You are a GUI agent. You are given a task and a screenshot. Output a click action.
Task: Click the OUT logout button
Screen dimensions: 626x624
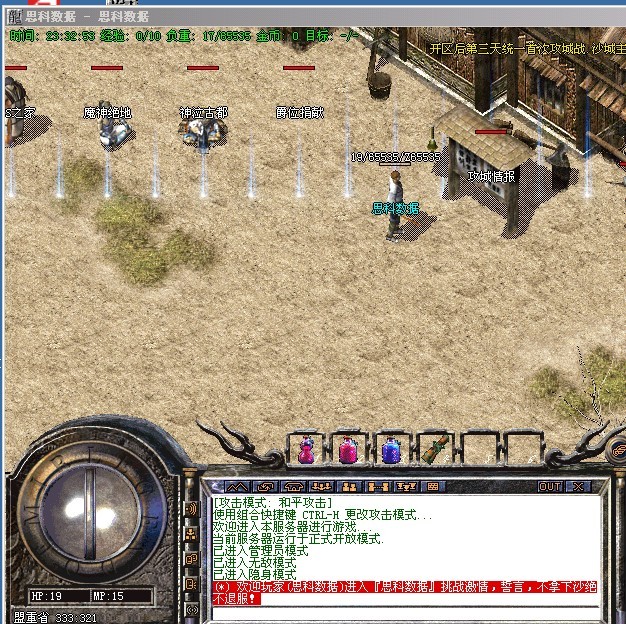[549, 487]
